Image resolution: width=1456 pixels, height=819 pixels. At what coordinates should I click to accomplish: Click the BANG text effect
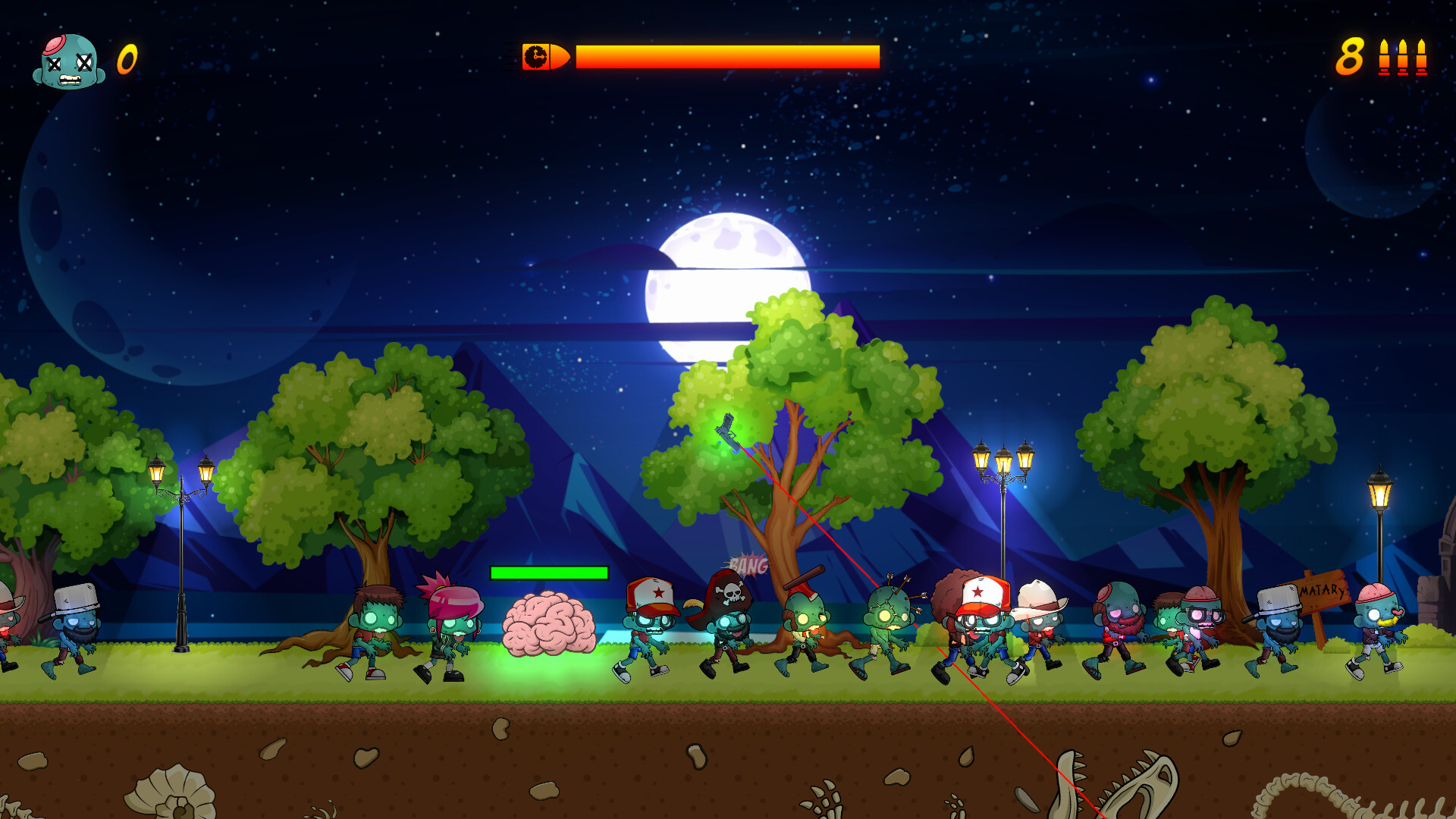(747, 563)
